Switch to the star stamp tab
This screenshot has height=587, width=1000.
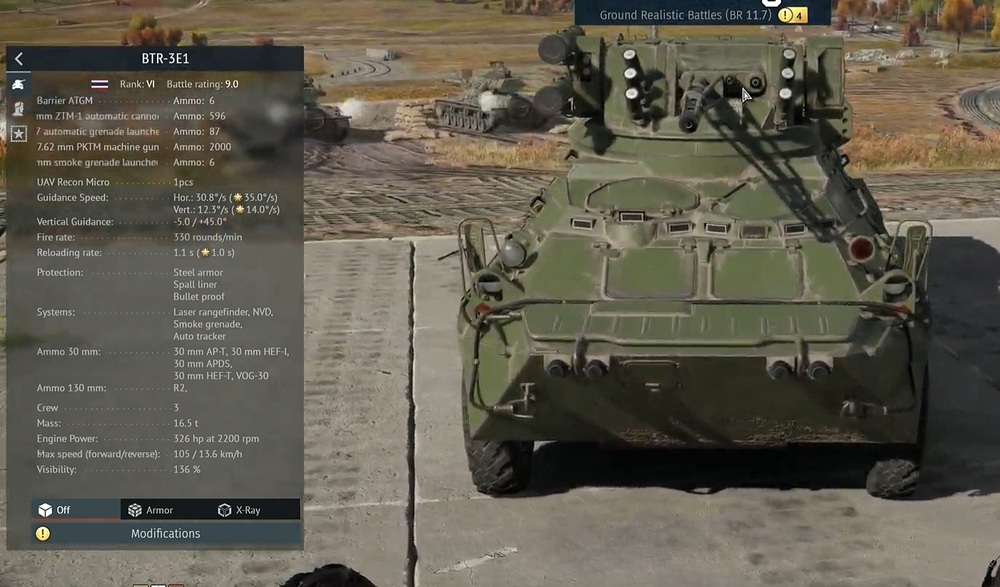pyautogui.click(x=18, y=132)
